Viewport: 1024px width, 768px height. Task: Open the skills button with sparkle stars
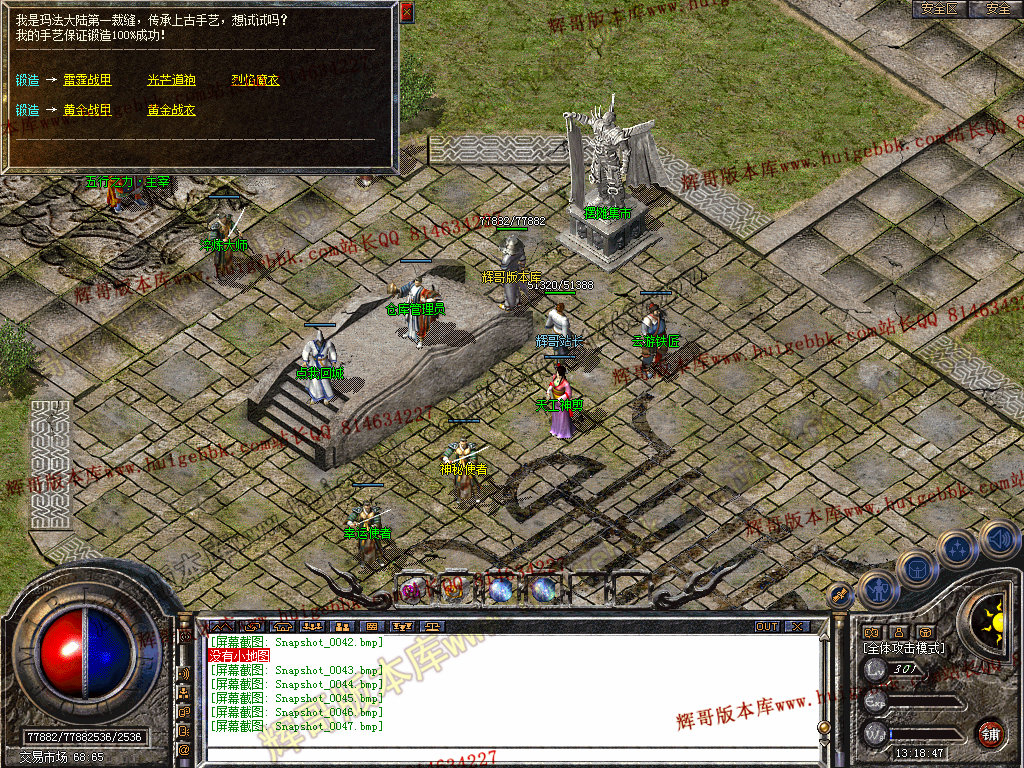coord(958,549)
